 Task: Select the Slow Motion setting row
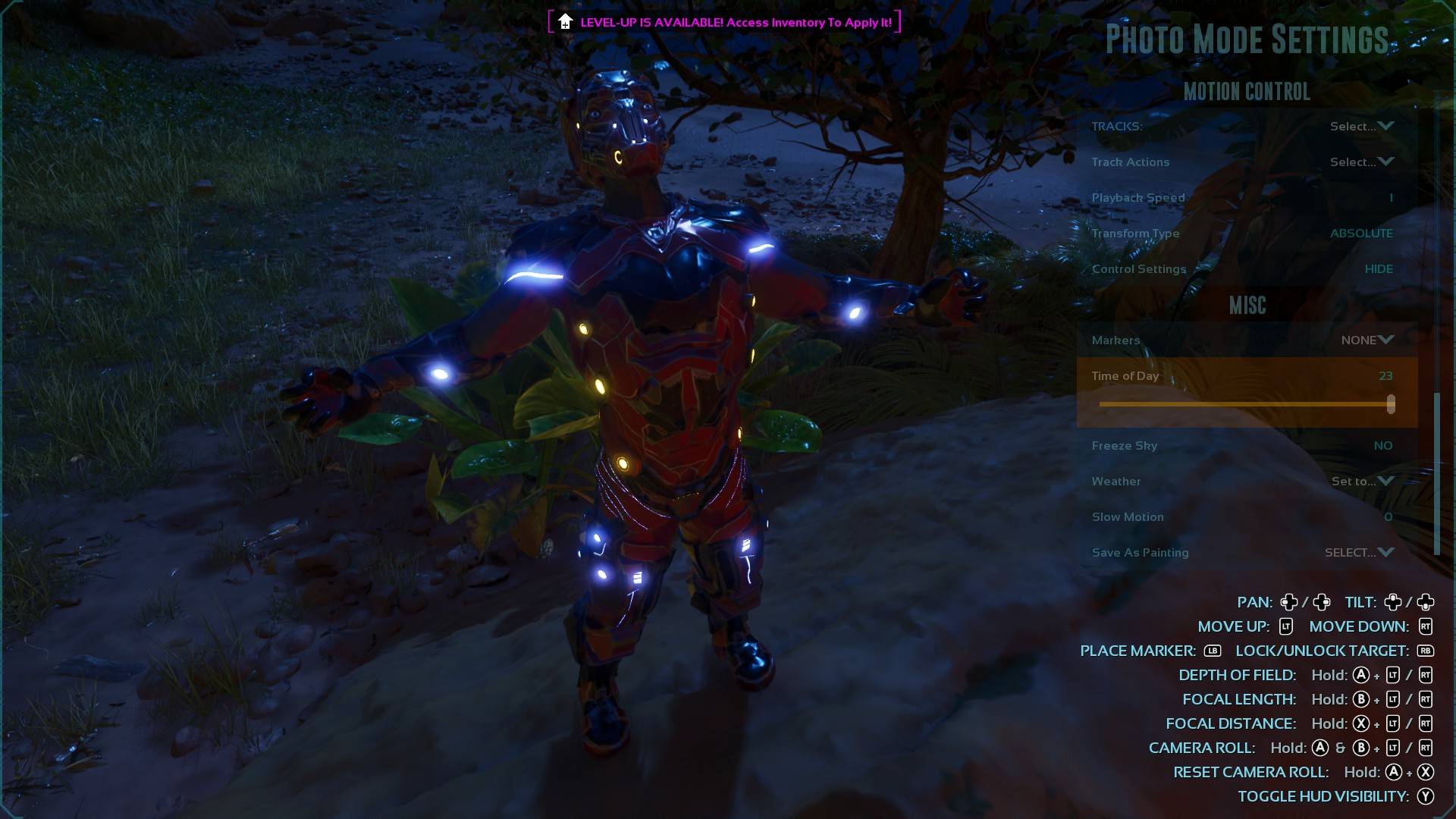point(1244,517)
